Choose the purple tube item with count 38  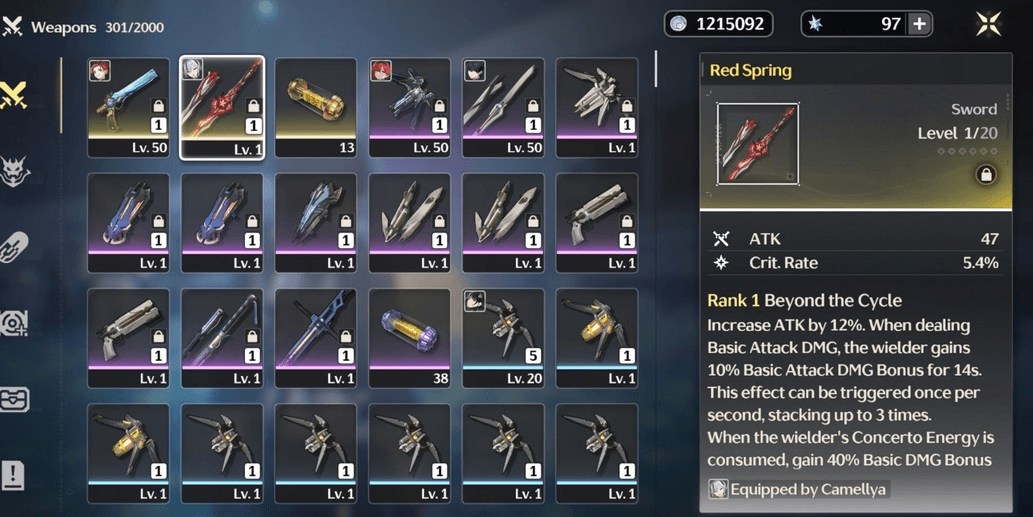(410, 338)
